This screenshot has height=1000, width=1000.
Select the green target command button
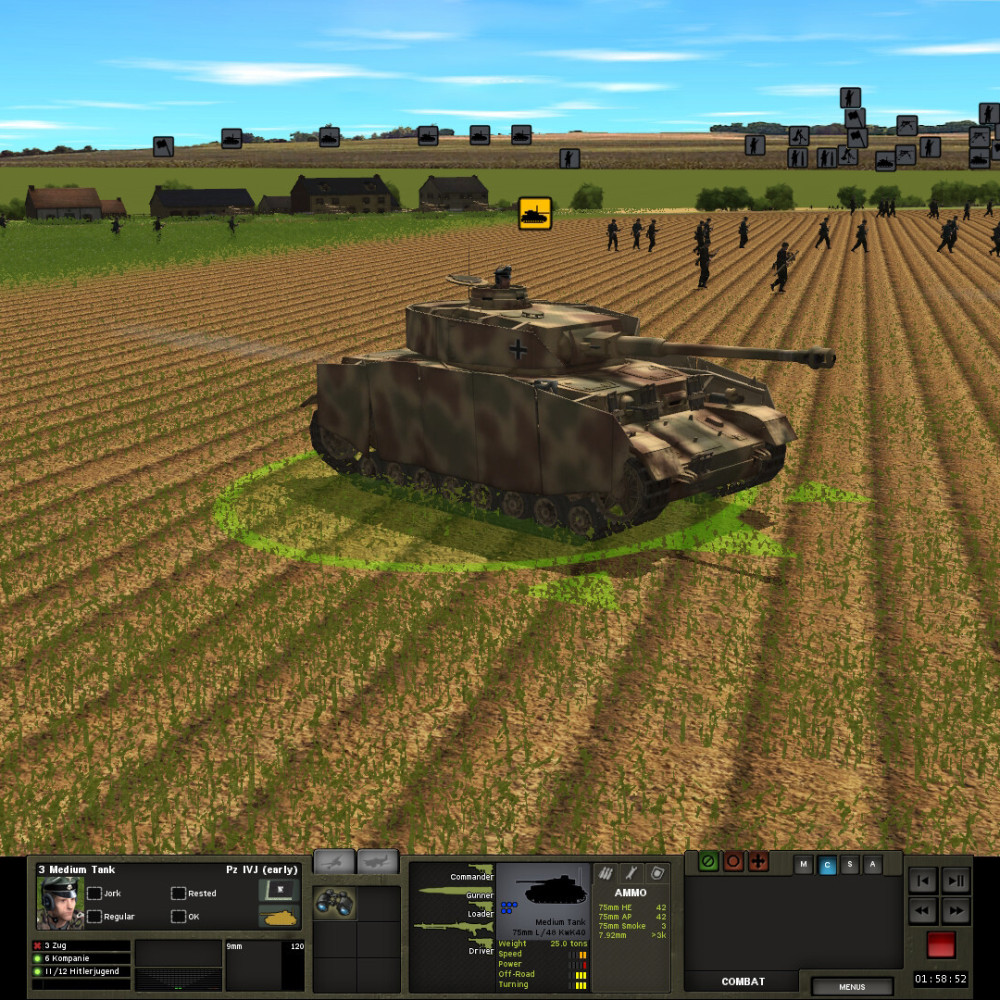(709, 861)
